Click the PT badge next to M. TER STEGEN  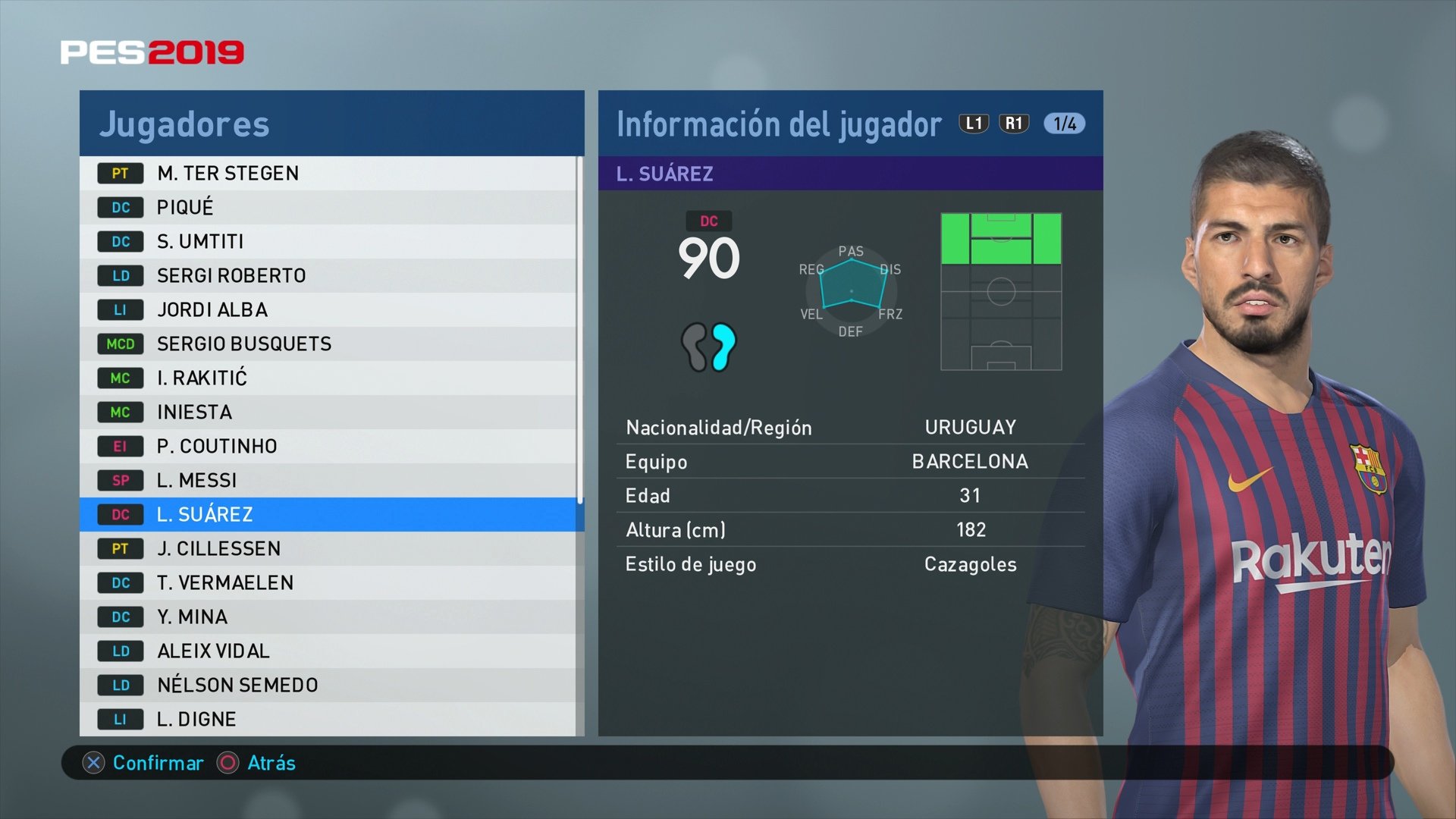(121, 173)
